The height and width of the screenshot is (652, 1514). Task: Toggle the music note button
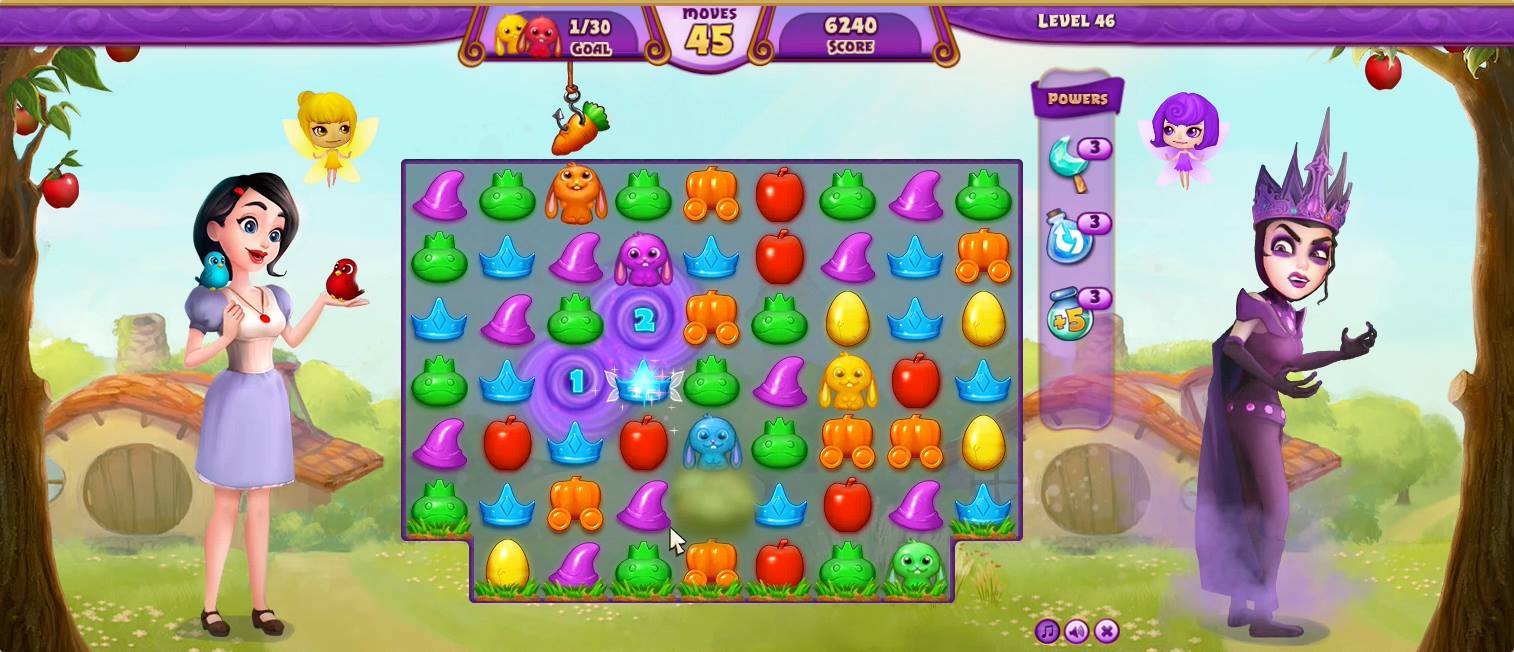coord(1047,631)
